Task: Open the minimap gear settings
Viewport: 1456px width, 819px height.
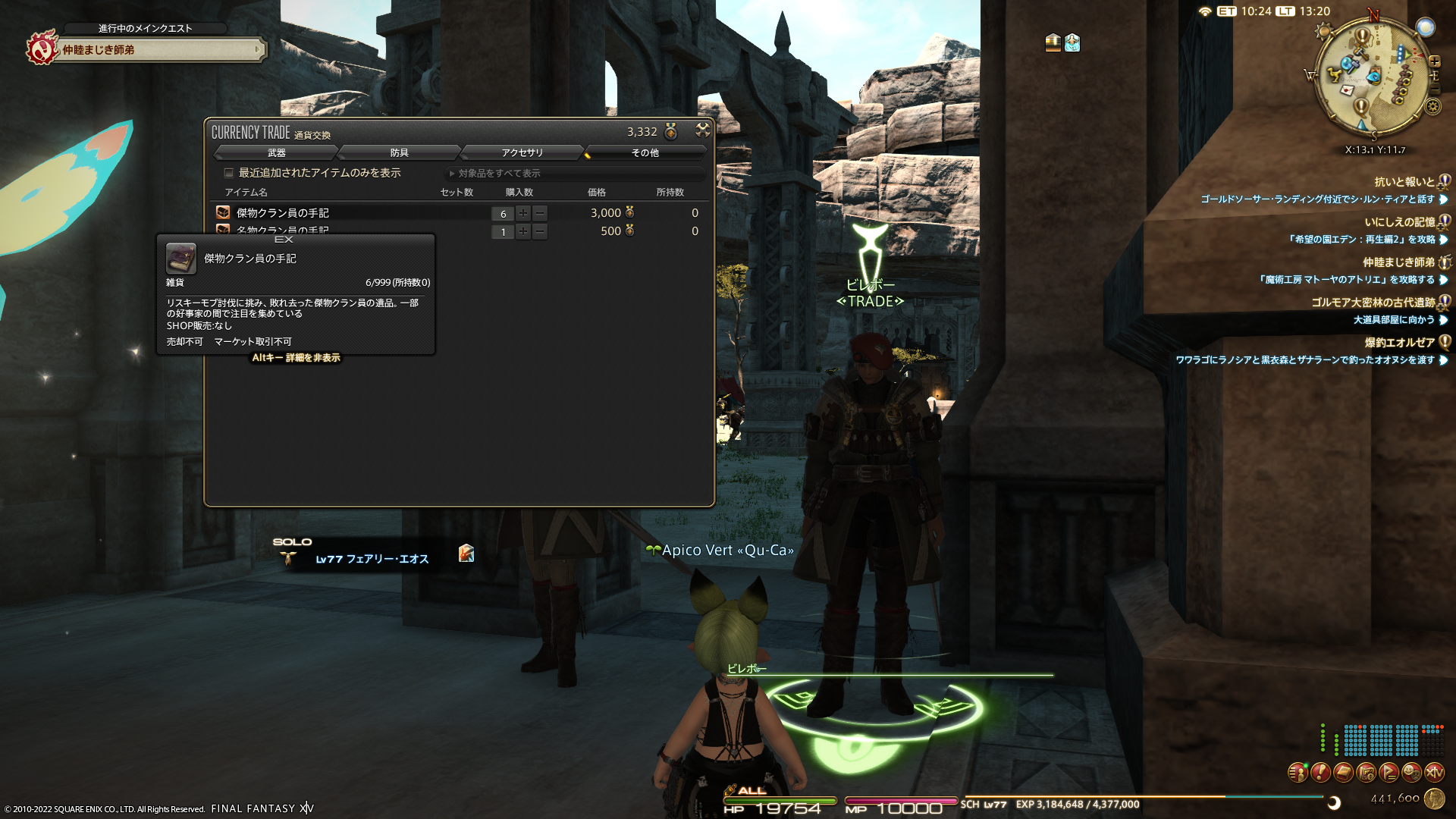Action: coord(1432,107)
